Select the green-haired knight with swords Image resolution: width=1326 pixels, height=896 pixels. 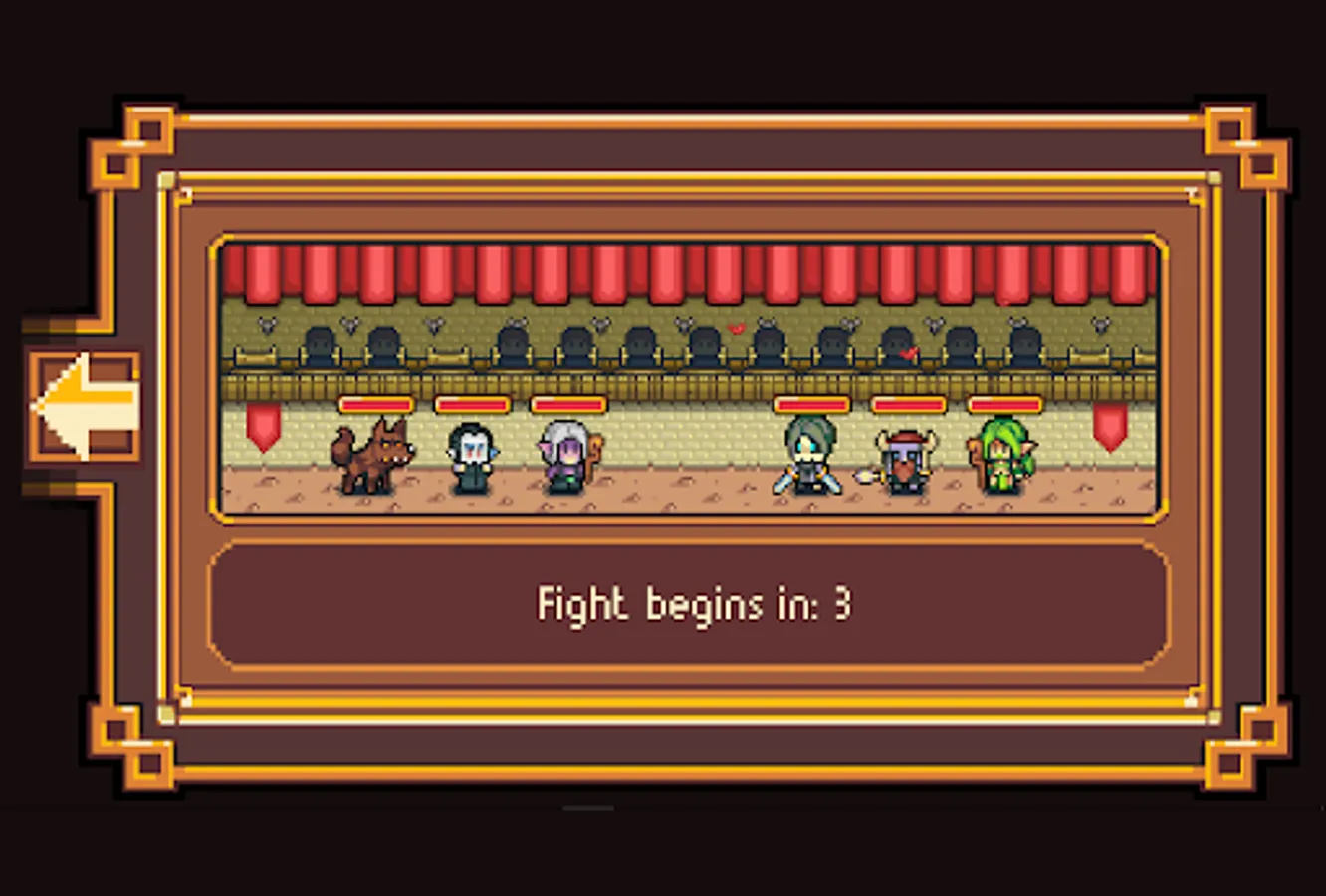click(808, 460)
